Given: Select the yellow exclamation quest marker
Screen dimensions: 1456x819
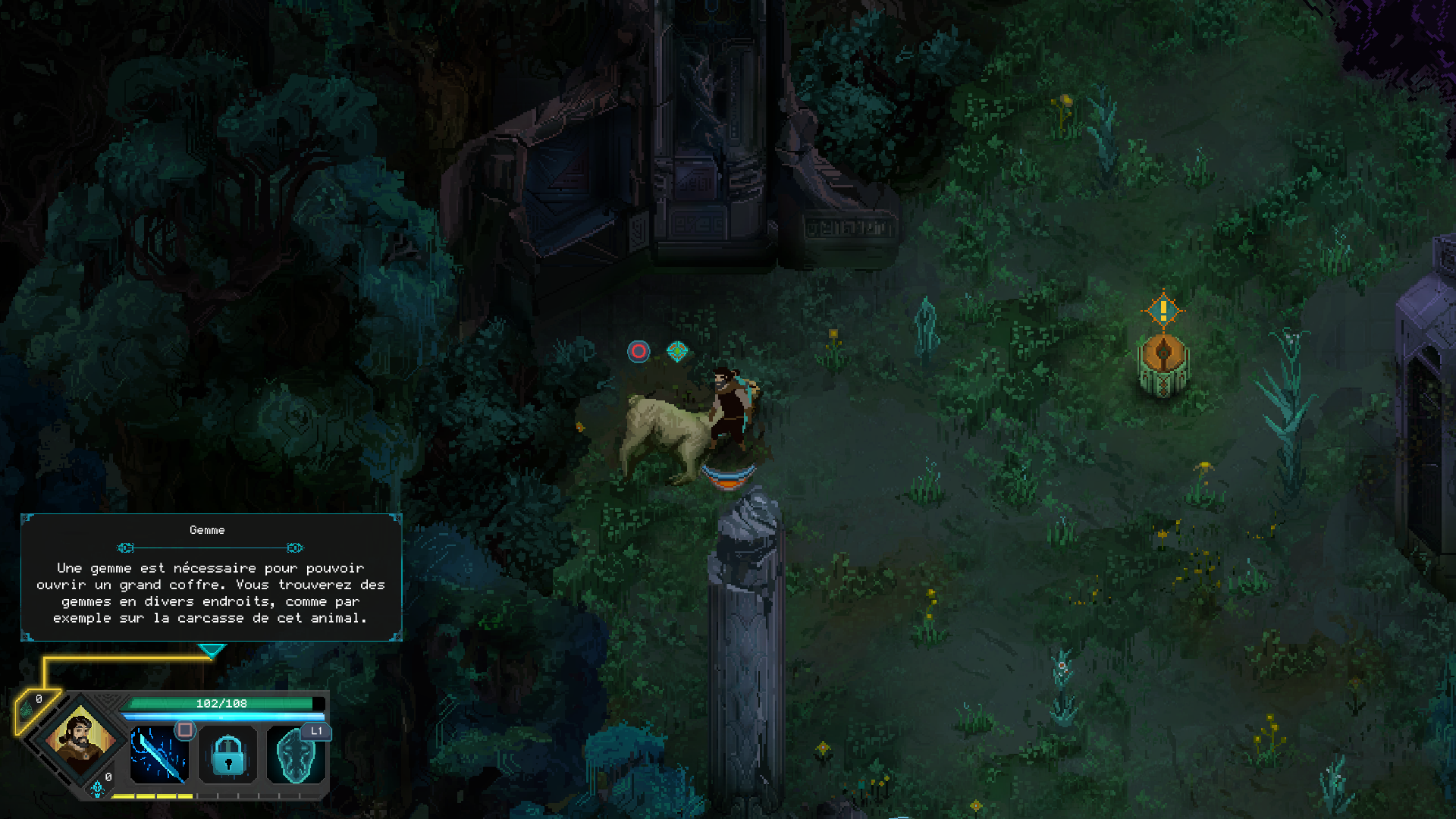Looking at the screenshot, I should (x=1163, y=309).
